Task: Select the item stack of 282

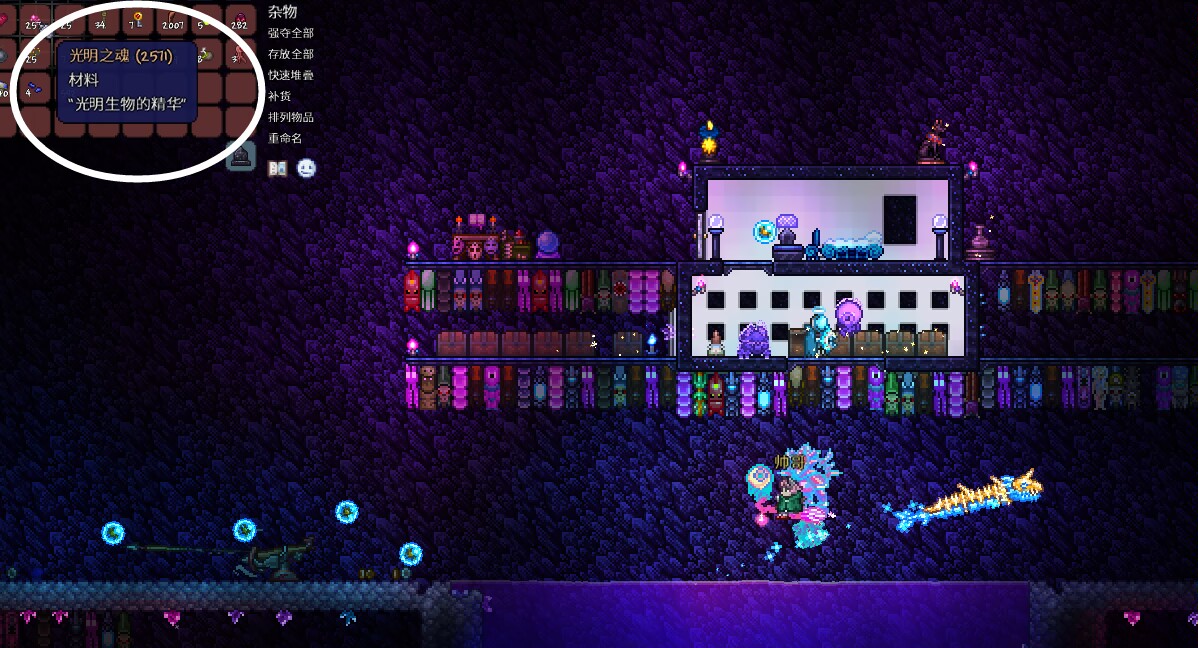Action: coord(240,20)
